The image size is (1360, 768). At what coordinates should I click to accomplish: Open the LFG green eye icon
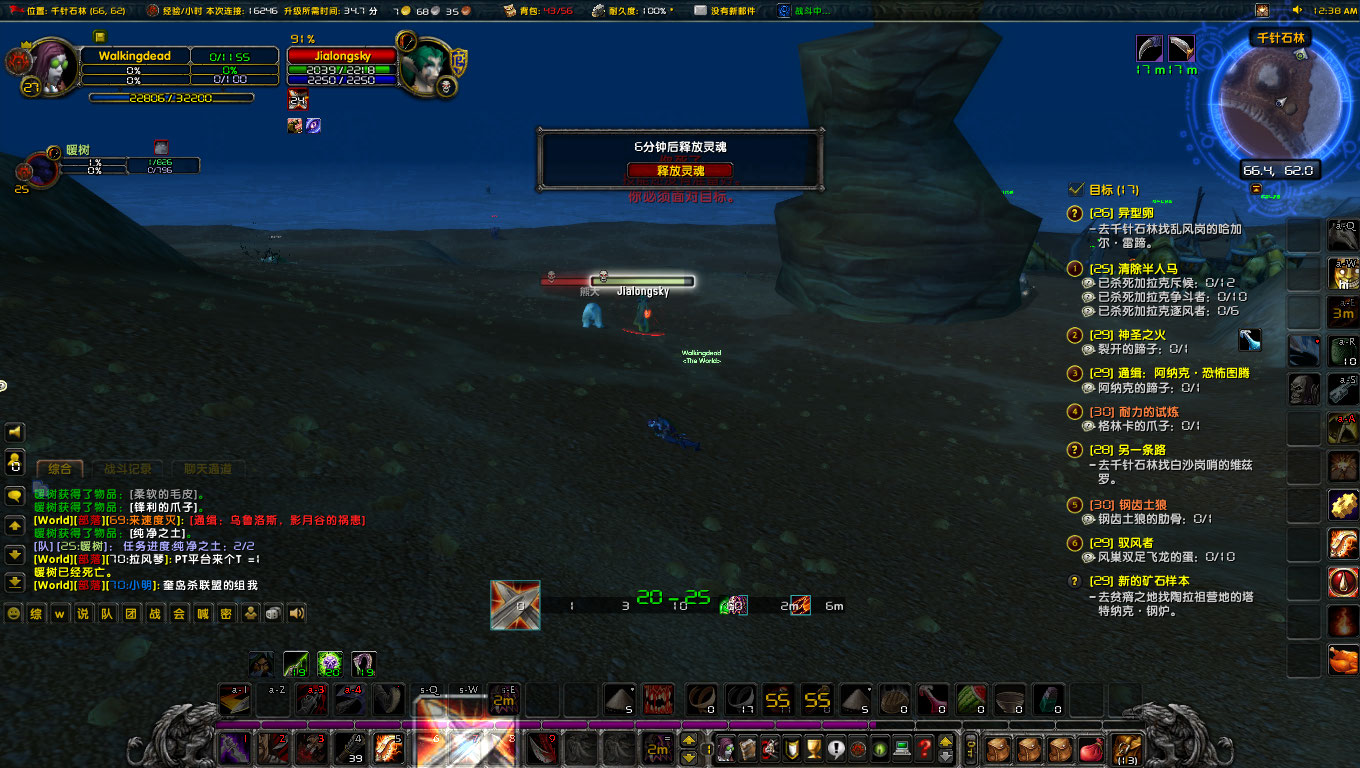coord(882,749)
